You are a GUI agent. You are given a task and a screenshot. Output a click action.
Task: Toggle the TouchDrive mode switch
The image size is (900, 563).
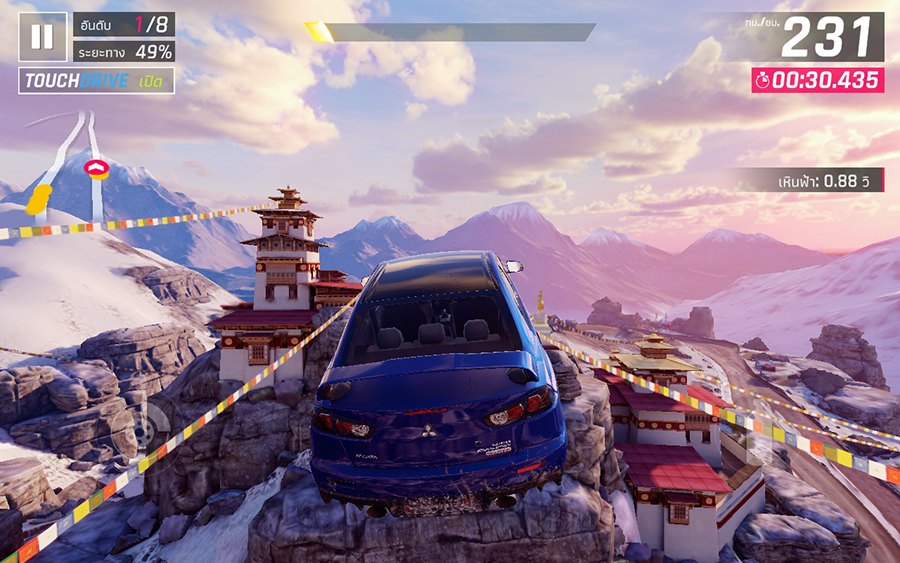[x=96, y=81]
